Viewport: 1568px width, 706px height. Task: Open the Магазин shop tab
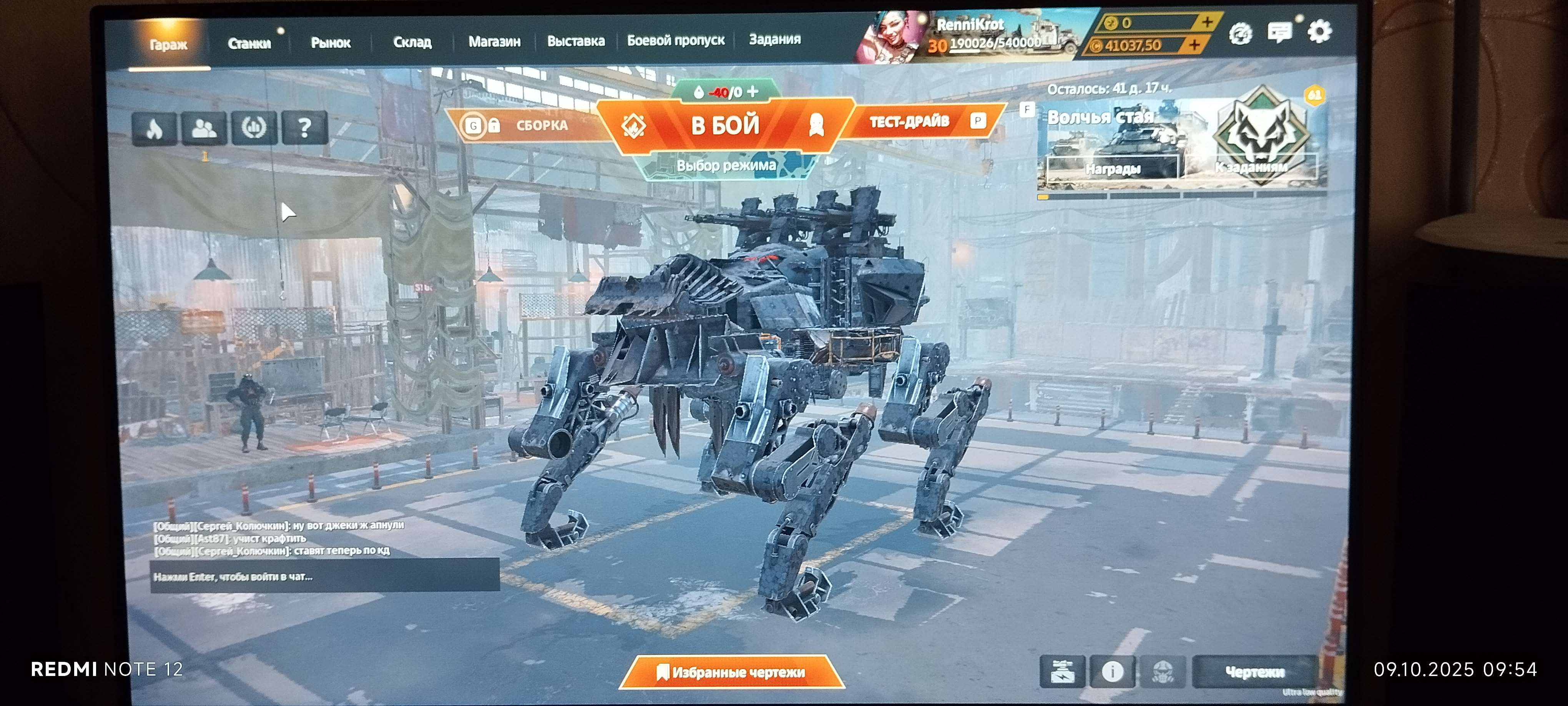494,42
